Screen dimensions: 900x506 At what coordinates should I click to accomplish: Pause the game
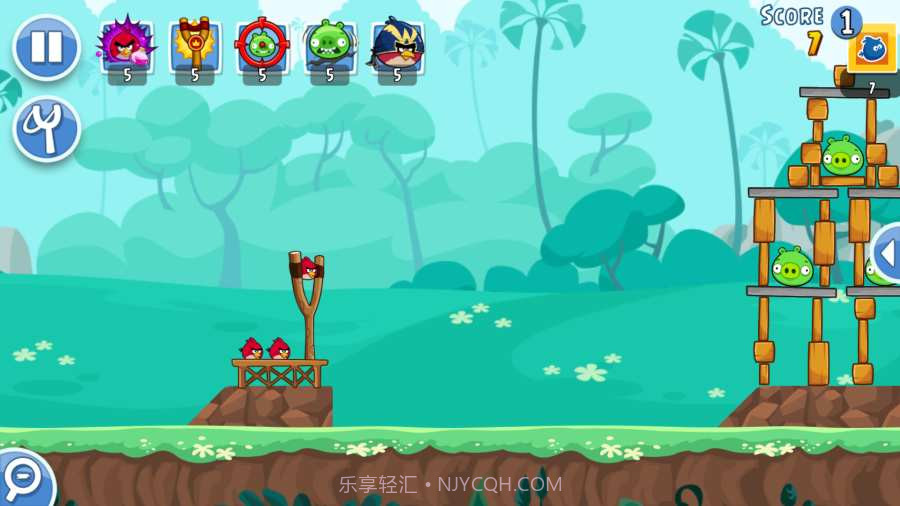click(x=46, y=47)
